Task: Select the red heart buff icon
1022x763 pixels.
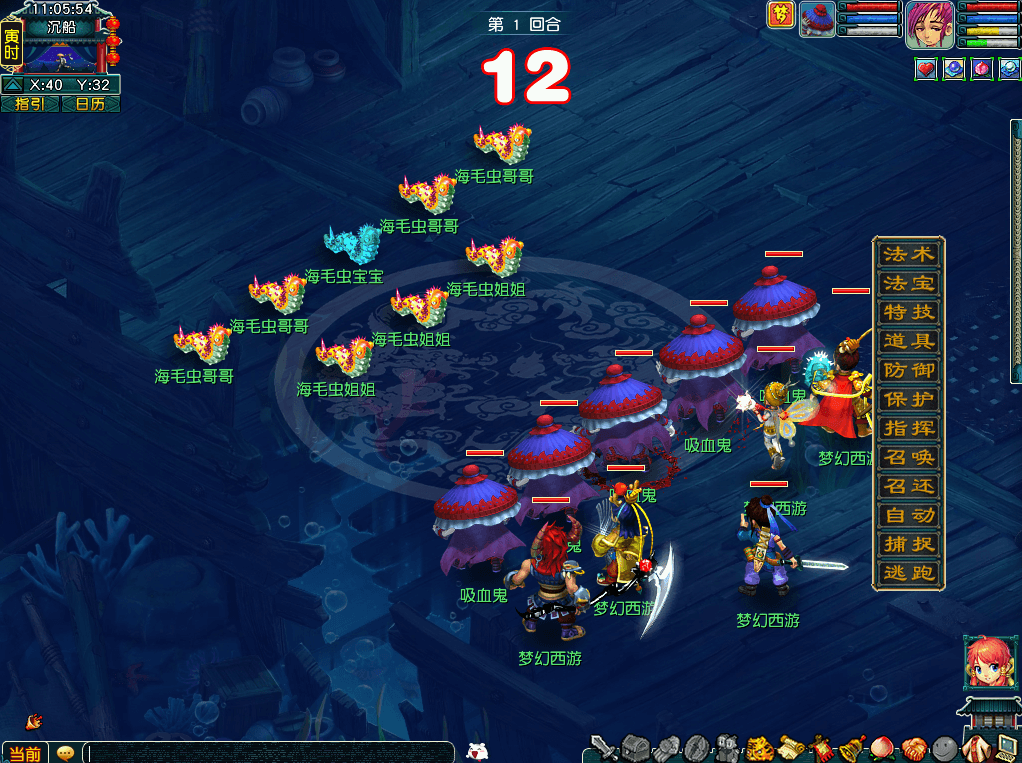Action: pos(926,69)
